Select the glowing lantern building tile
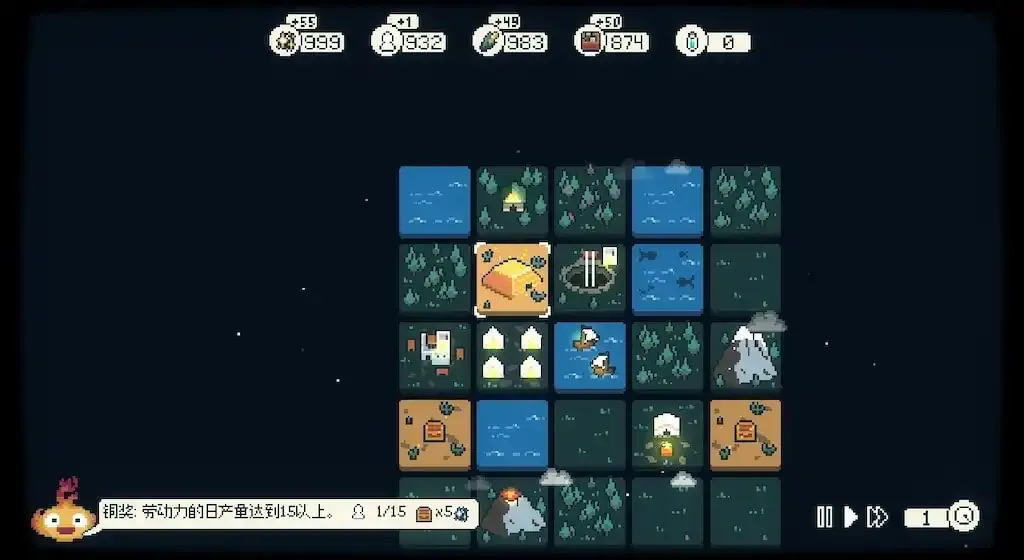This screenshot has width=1024, height=560. click(668, 435)
